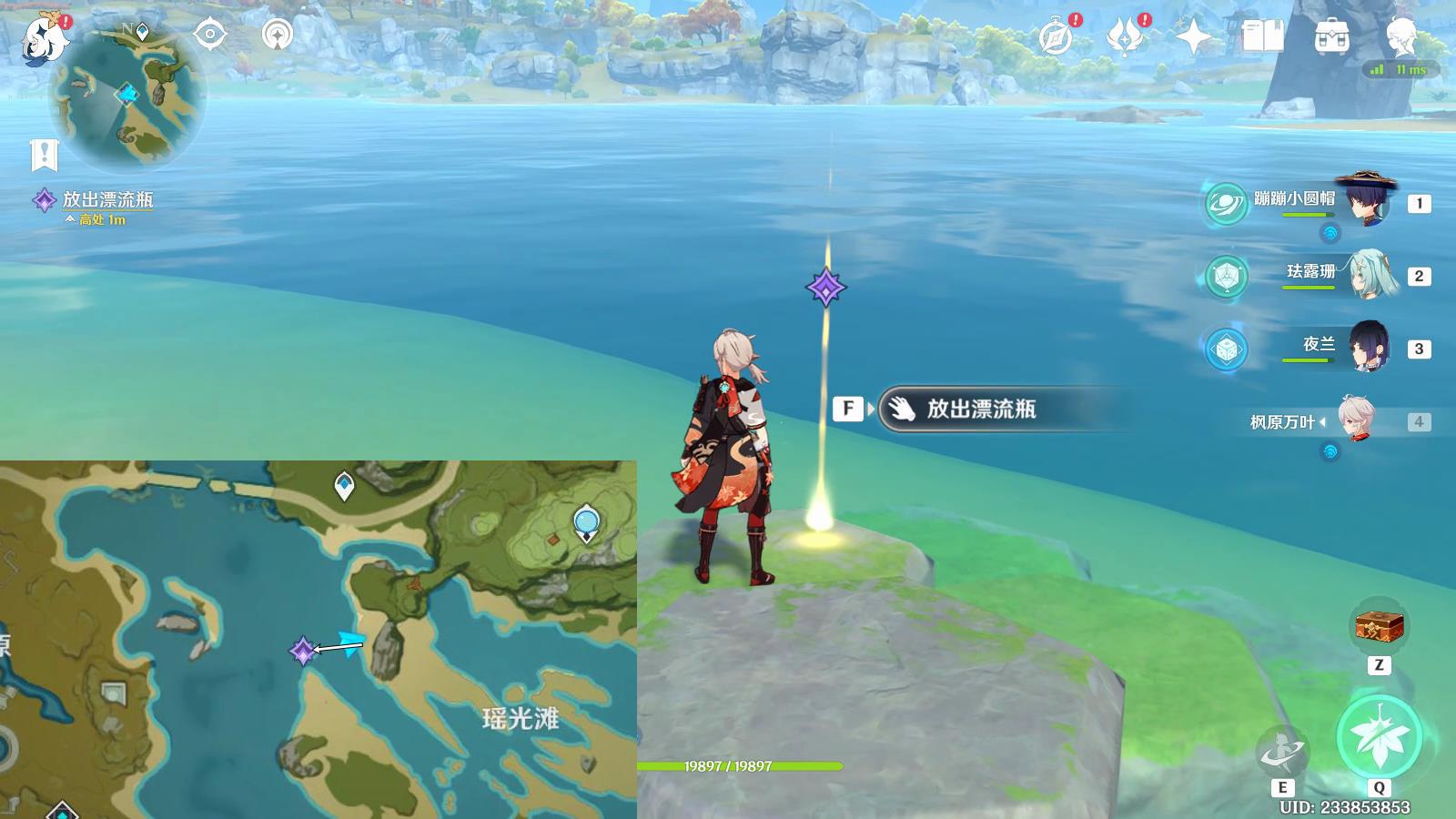
Task: Click the purple quest marker on the map inset
Action: point(303,650)
